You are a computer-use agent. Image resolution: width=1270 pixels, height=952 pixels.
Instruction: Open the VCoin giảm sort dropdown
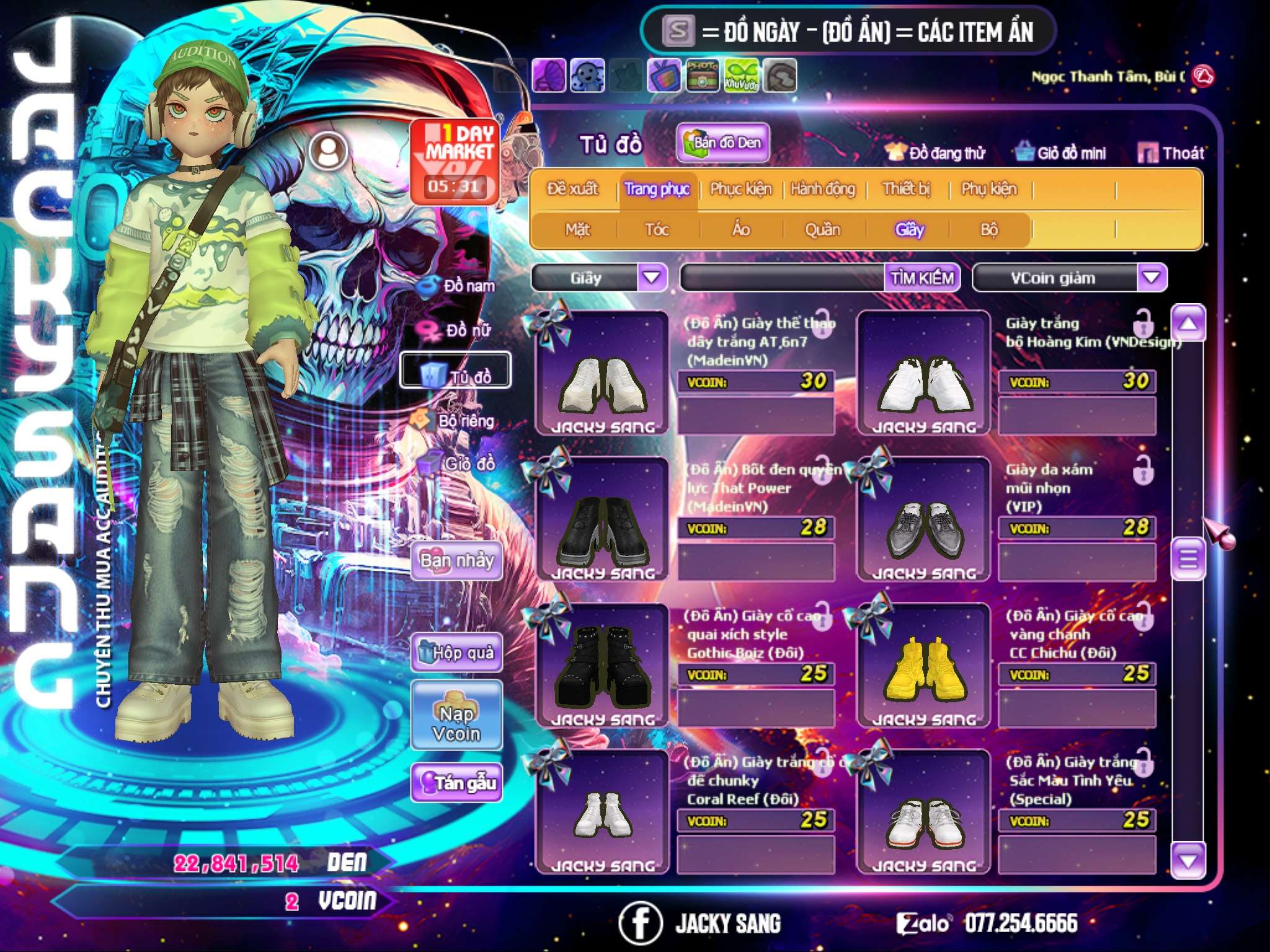(1152, 277)
